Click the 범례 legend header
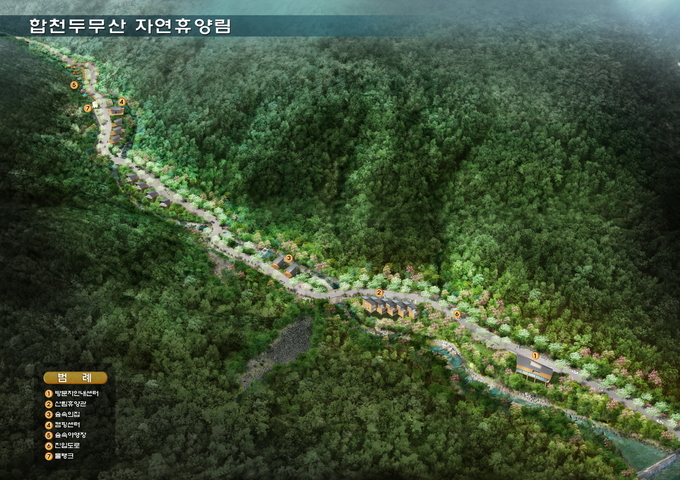The image size is (680, 480). click(x=75, y=377)
